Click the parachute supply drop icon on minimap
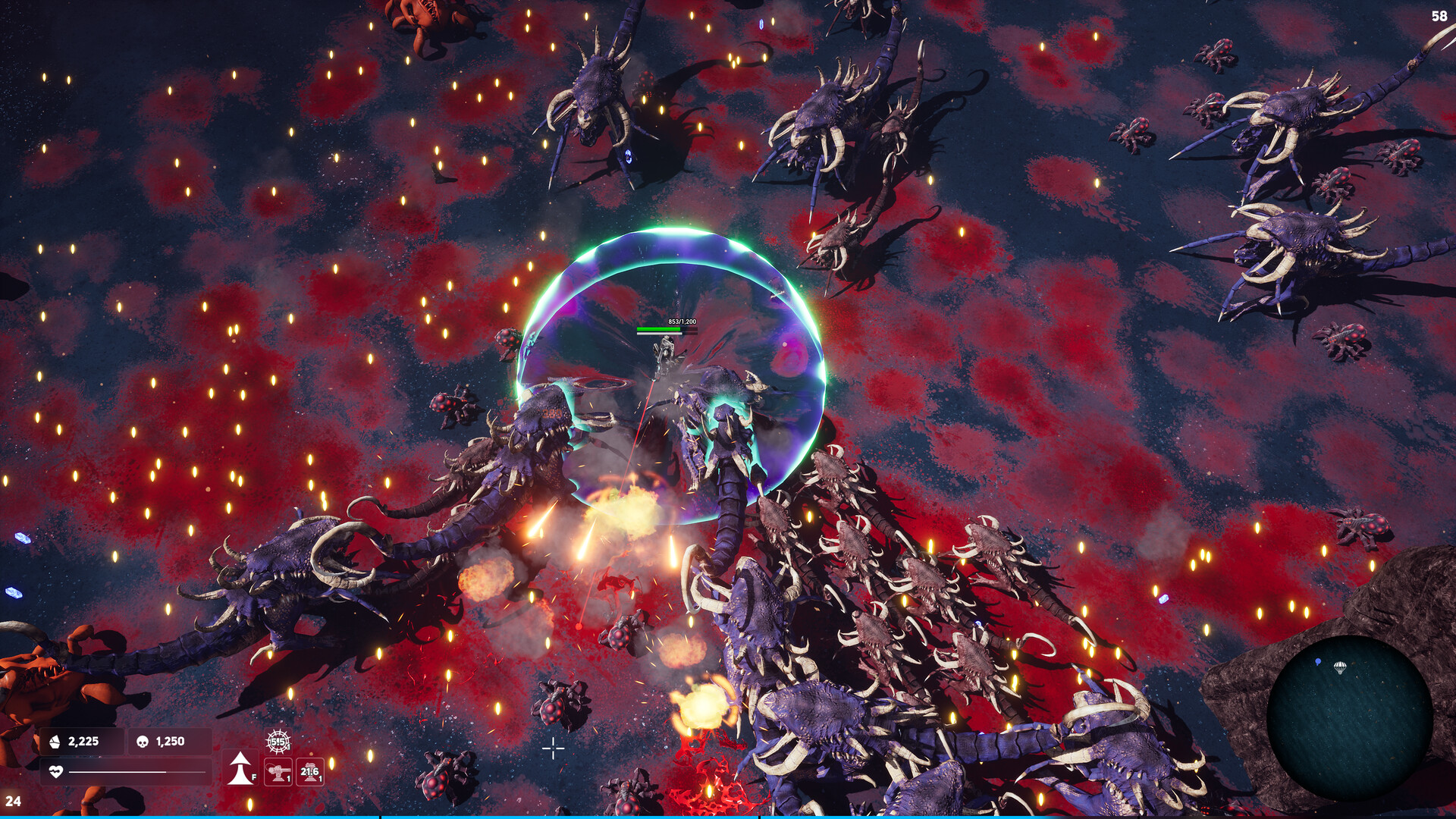The image size is (1456, 819). tap(1341, 667)
